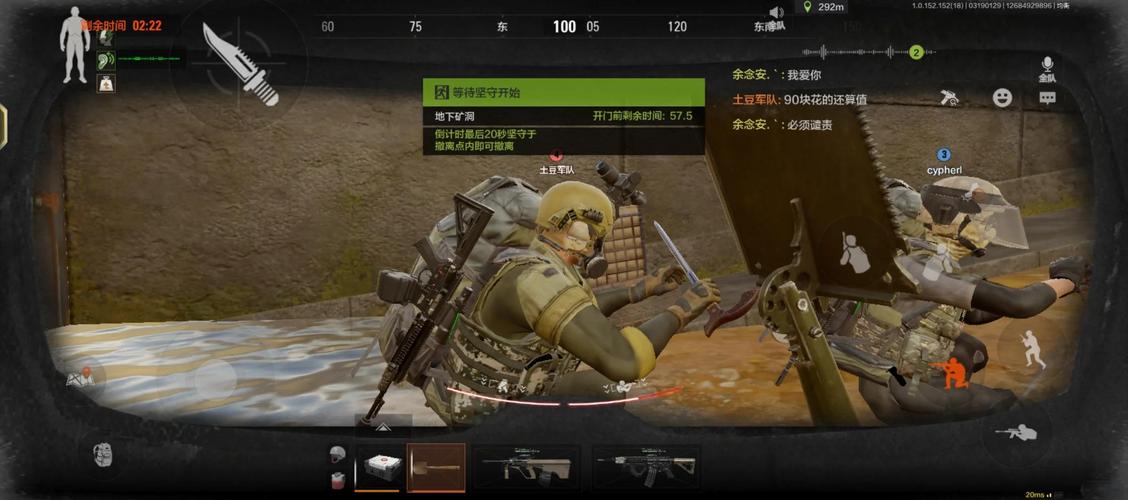Tap the hammer-and-magnifier icon left of the smiley

(950, 98)
